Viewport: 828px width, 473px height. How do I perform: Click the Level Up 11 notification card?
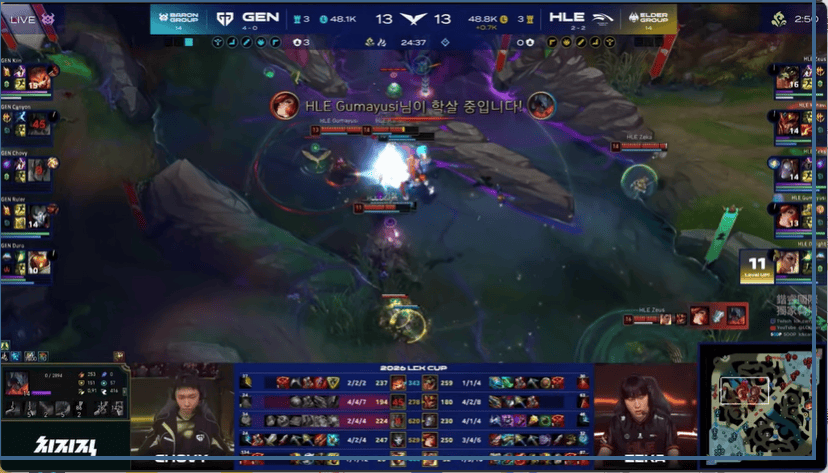tap(757, 266)
